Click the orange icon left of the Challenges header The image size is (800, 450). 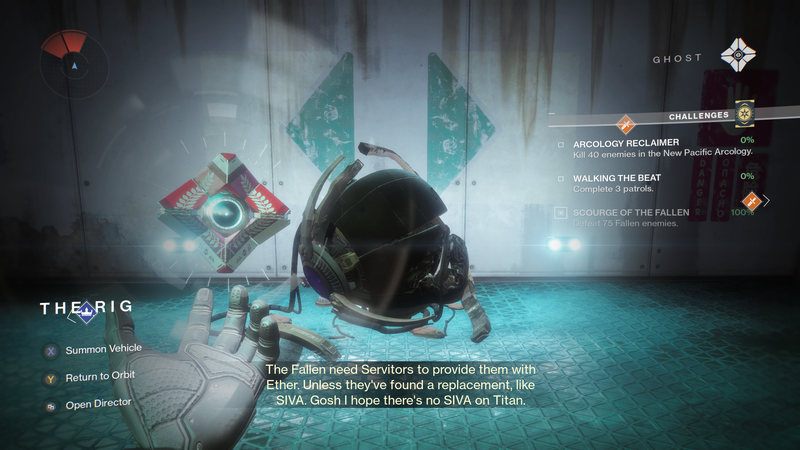627,125
